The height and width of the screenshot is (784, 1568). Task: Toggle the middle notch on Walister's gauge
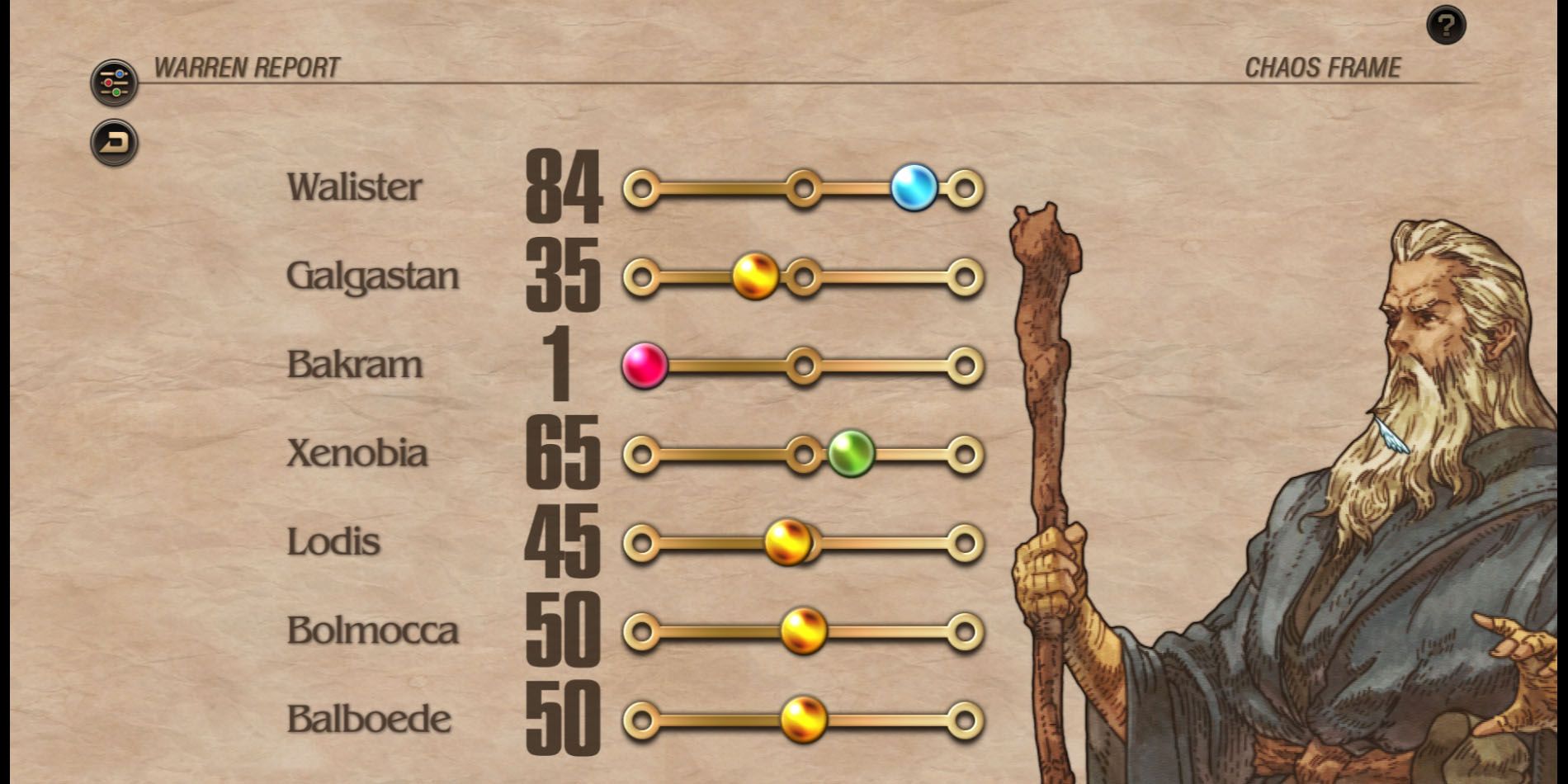tap(801, 187)
